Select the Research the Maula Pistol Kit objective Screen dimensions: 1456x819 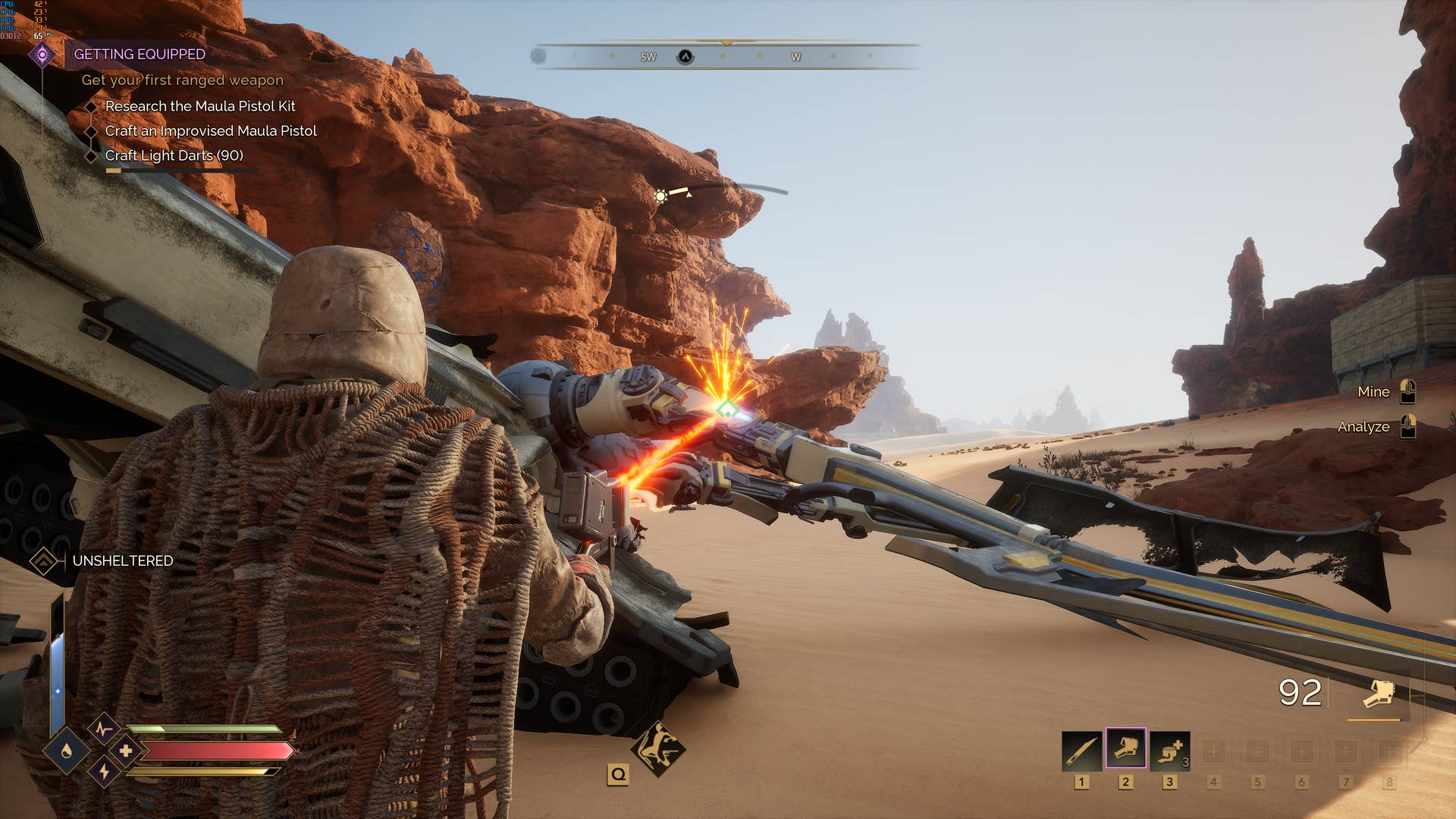[x=199, y=106]
